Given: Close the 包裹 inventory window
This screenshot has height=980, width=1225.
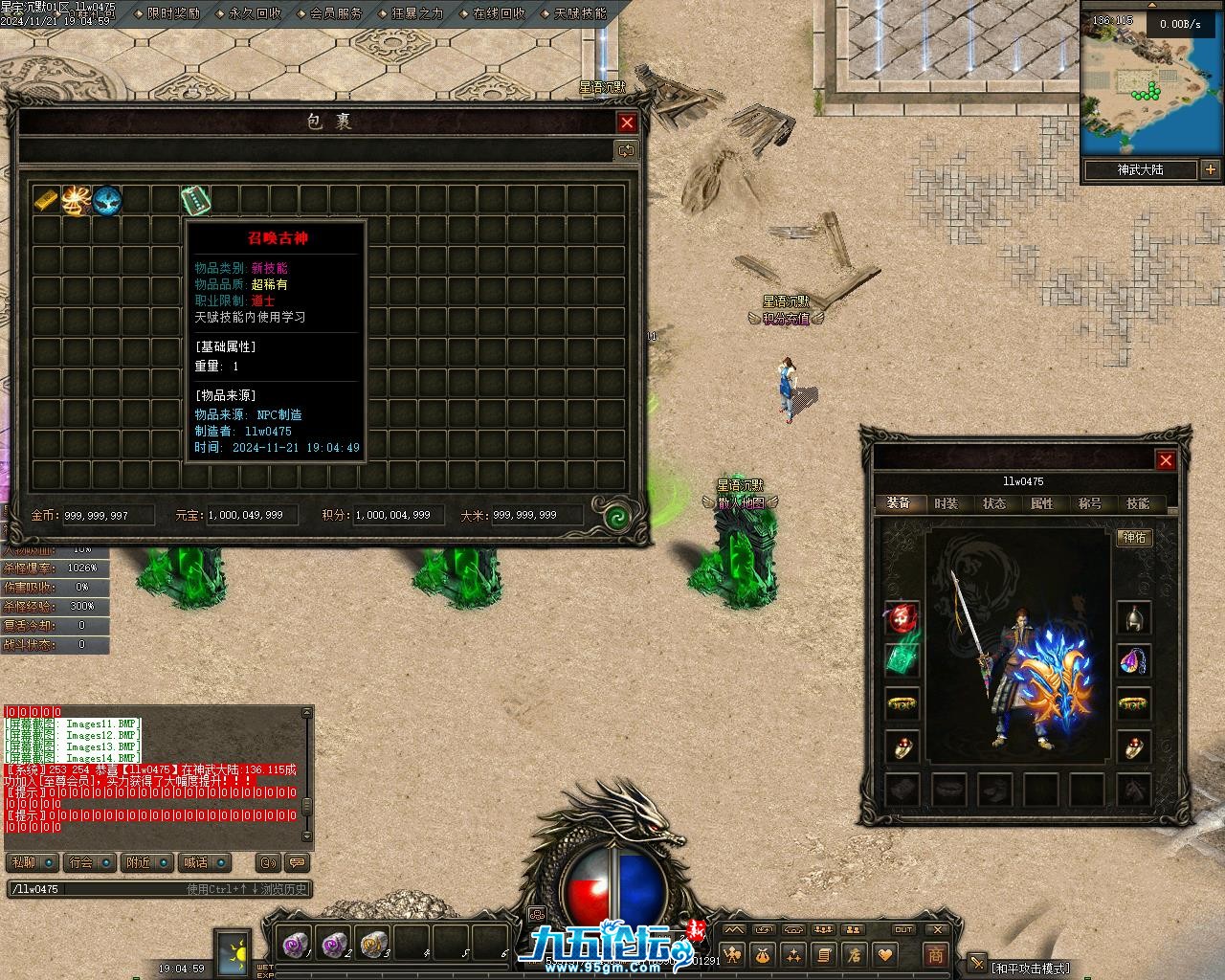Looking at the screenshot, I should pyautogui.click(x=627, y=122).
